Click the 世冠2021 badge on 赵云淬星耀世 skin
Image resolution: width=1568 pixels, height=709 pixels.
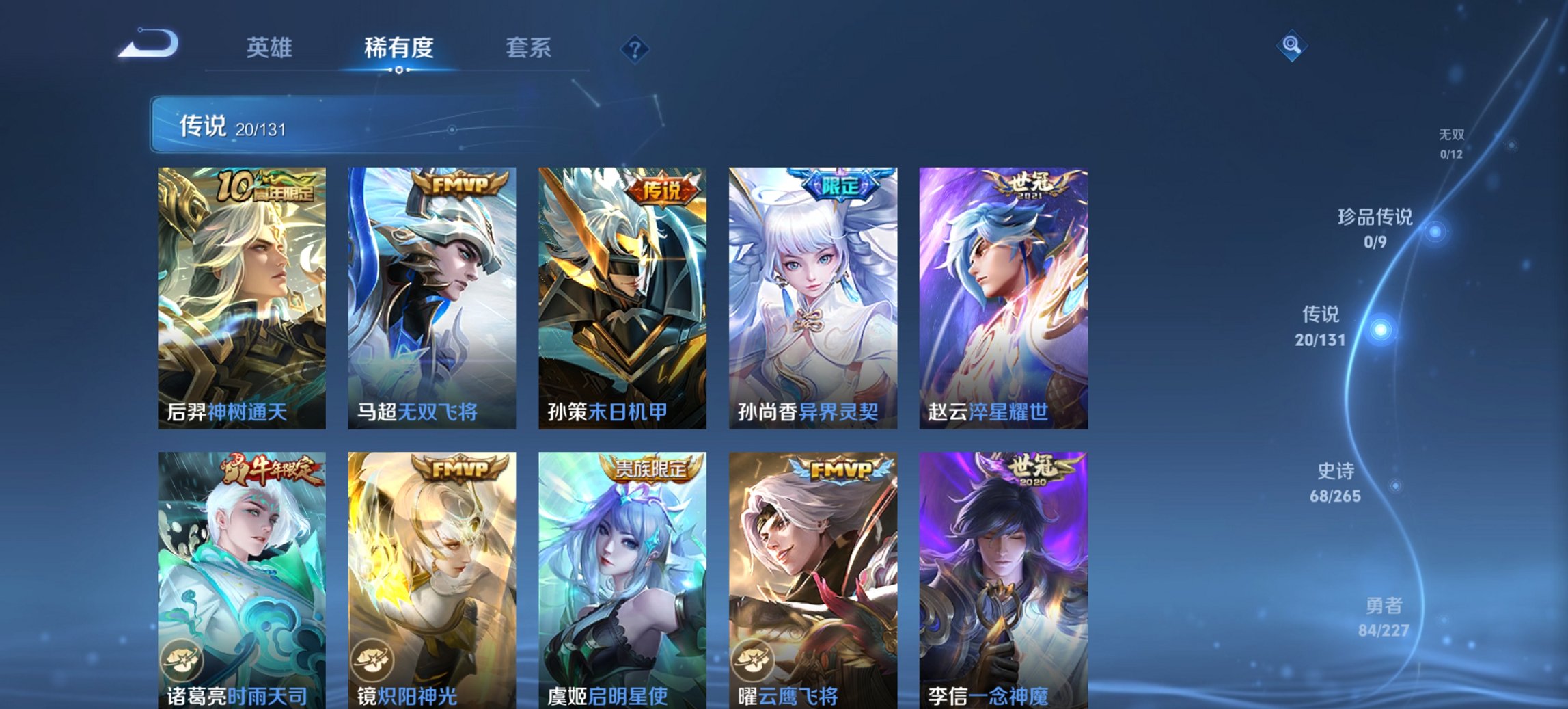point(1023,185)
